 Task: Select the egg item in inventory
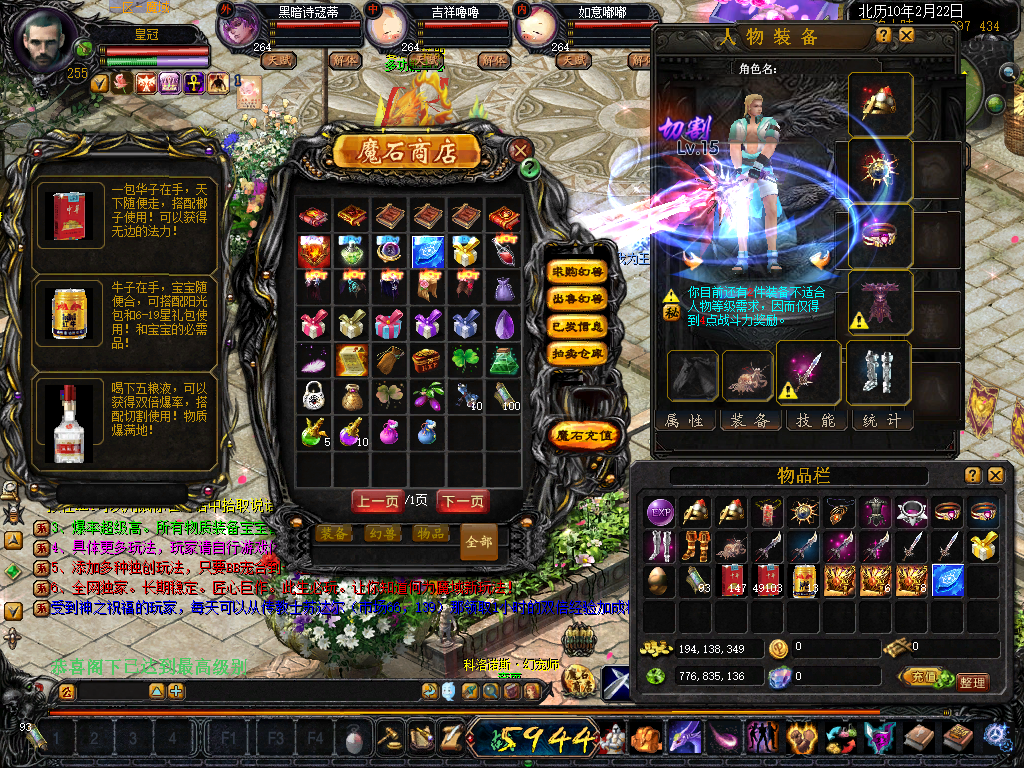pos(659,580)
